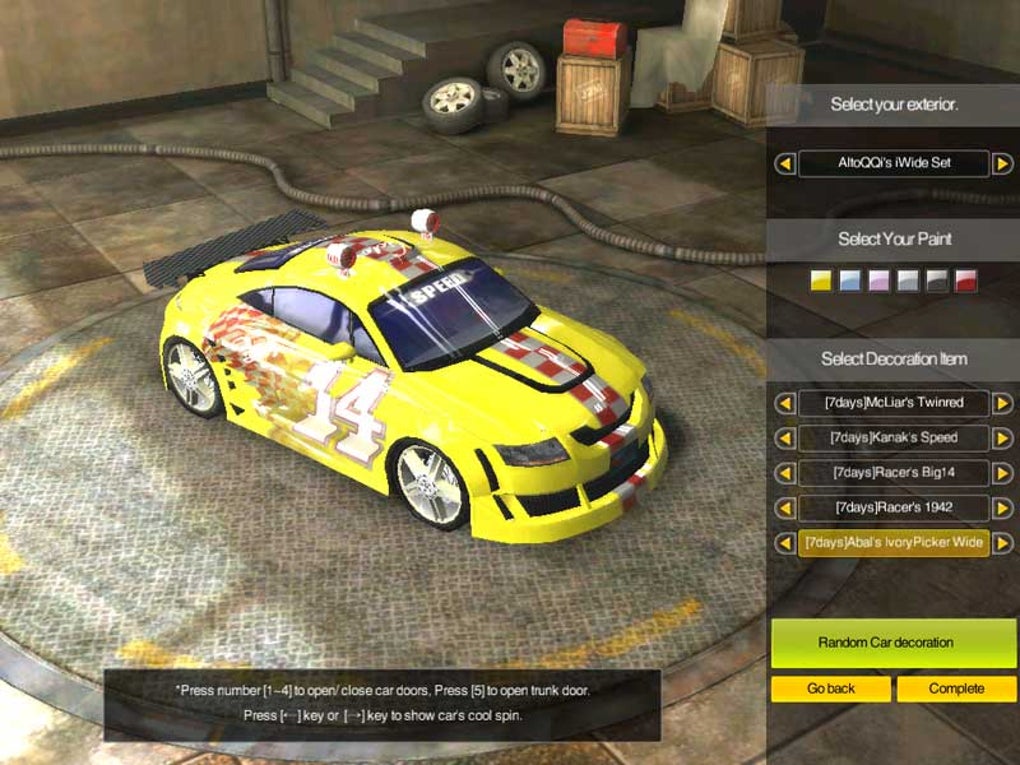
Task: Cycle Kanak's Speed decoration with right arrow
Action: tap(1002, 438)
